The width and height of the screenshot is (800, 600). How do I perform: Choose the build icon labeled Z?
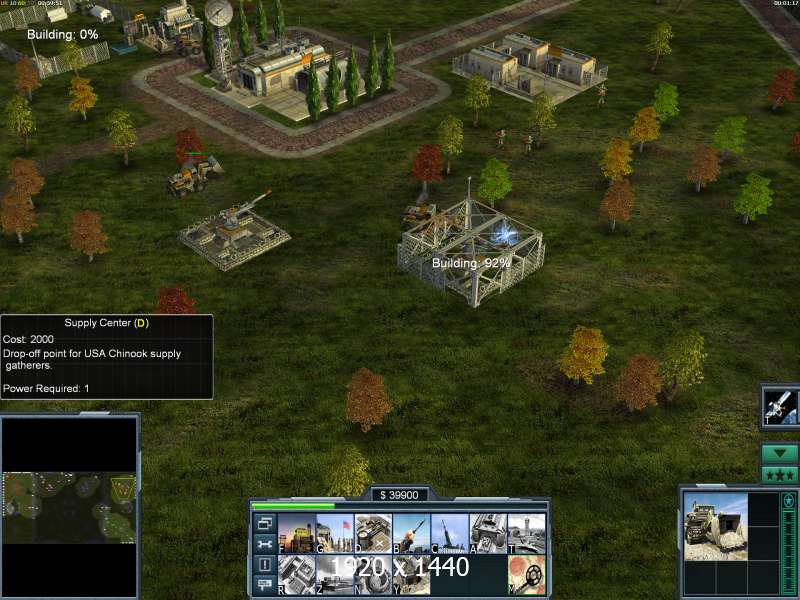(x=334, y=573)
